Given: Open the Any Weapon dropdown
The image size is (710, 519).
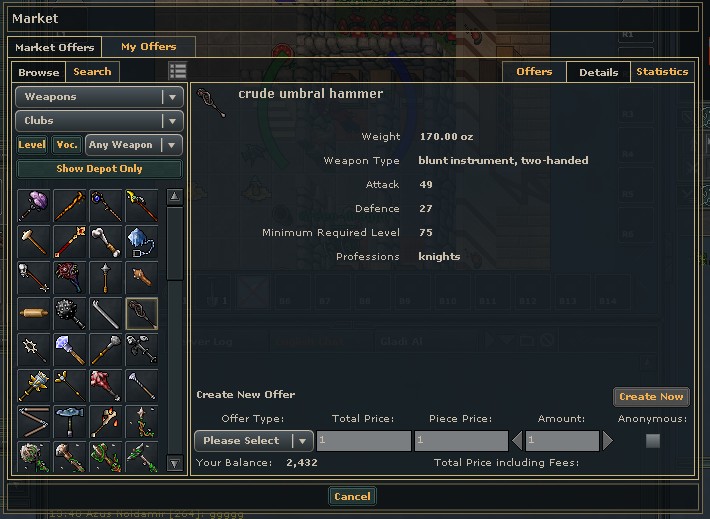Looking at the screenshot, I should tap(133, 145).
